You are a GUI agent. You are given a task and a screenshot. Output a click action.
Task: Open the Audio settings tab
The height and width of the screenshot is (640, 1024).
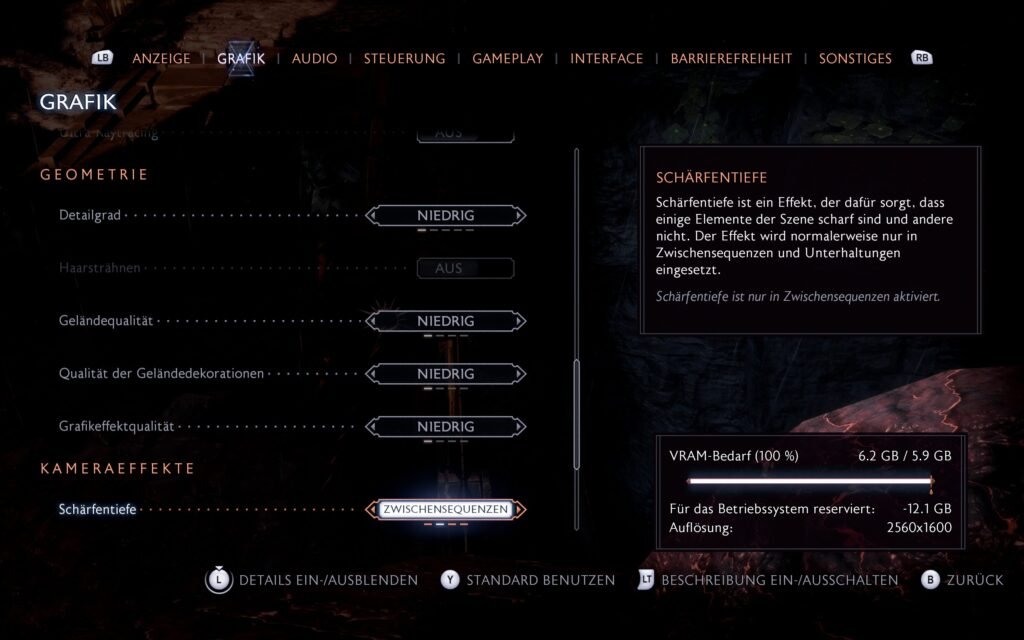click(314, 58)
